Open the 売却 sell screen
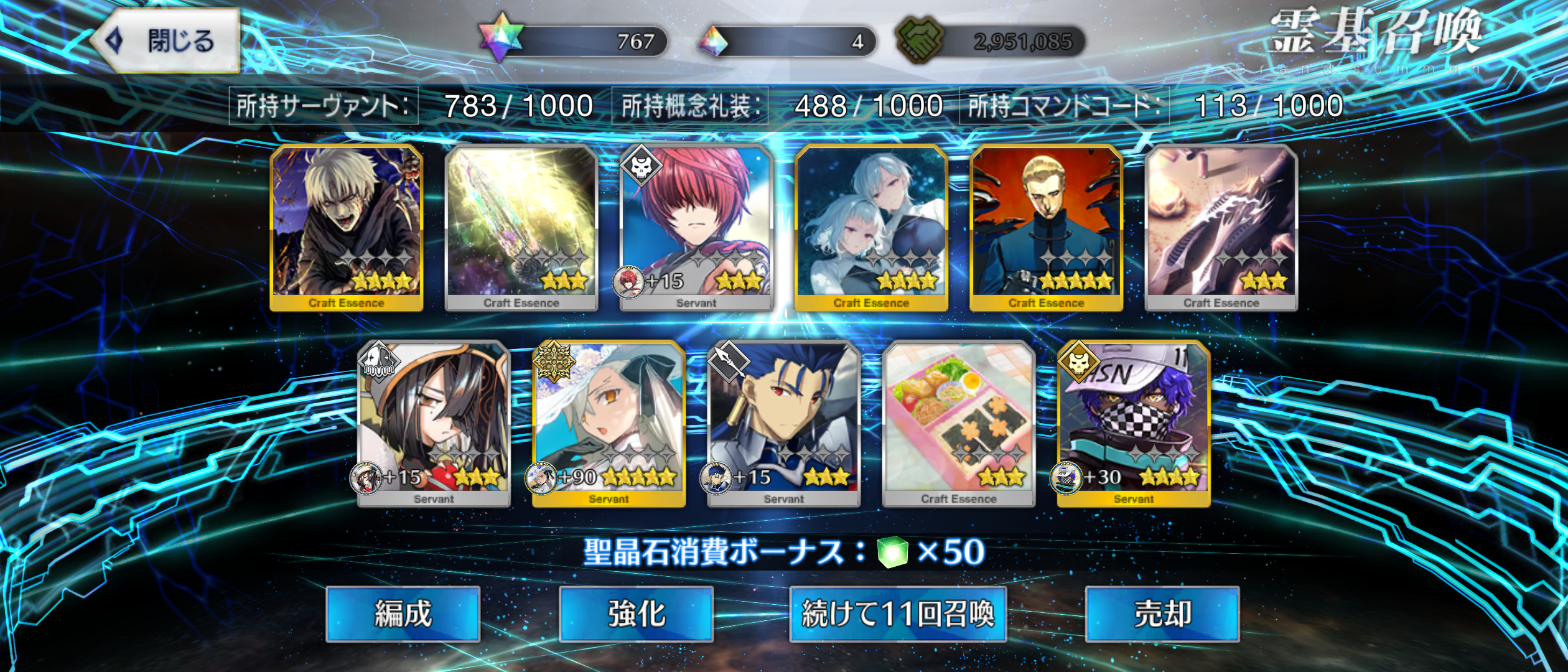This screenshot has height=672, width=1568. pos(1162,614)
